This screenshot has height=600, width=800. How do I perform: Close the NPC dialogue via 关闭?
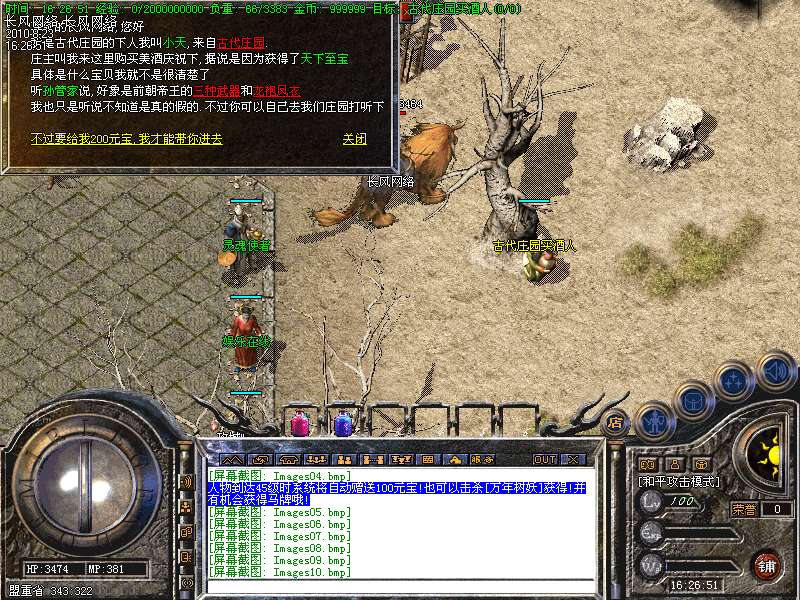pos(354,139)
